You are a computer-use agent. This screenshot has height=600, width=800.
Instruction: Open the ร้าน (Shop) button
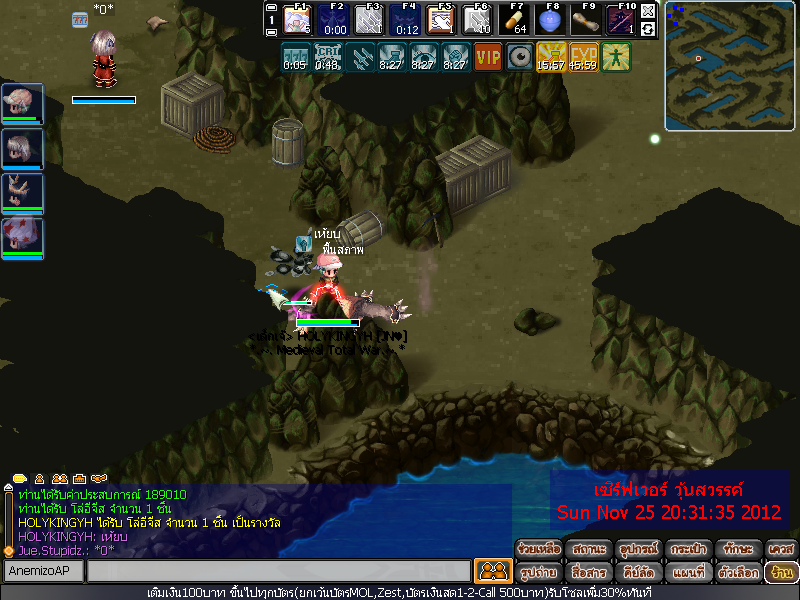pyautogui.click(x=781, y=573)
